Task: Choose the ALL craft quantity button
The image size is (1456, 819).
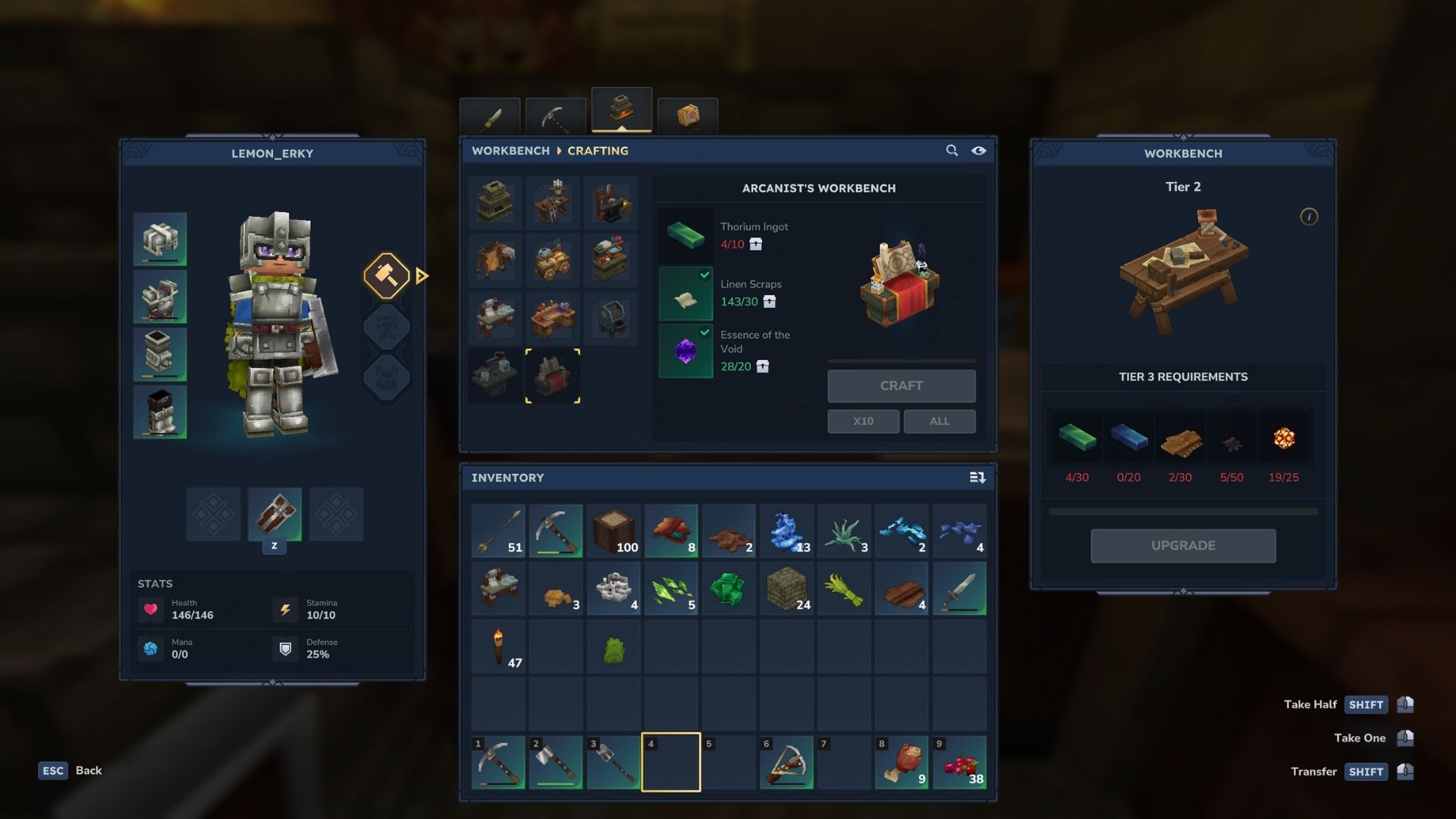Action: [939, 422]
